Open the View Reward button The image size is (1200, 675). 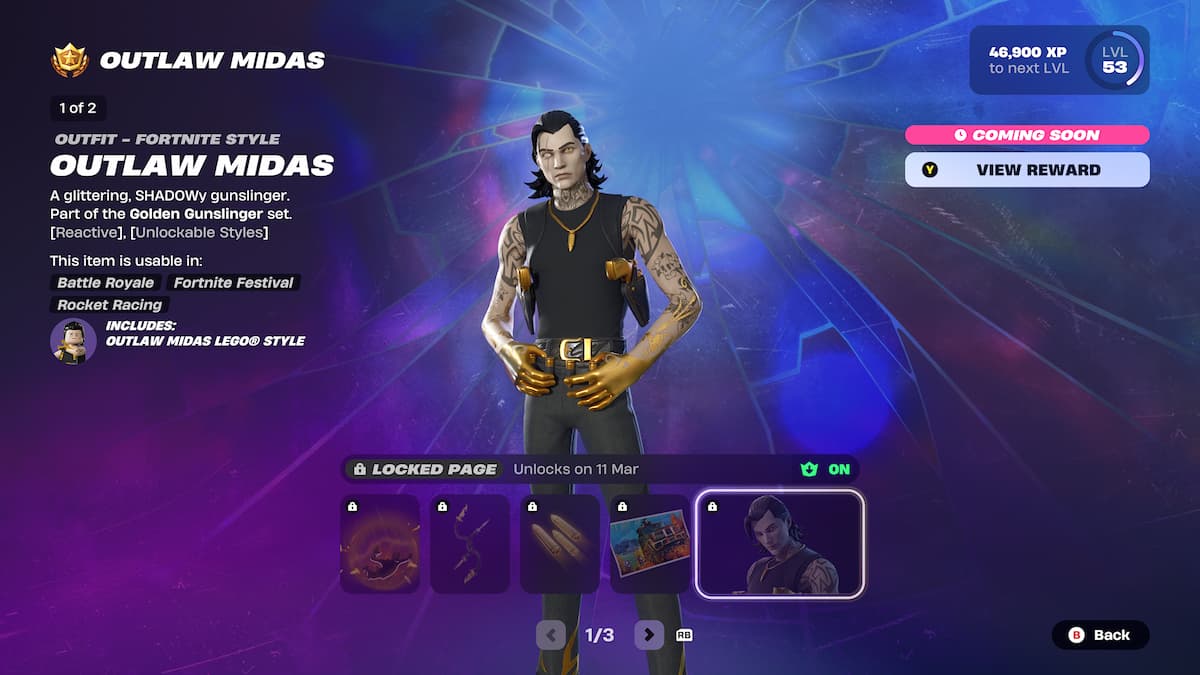[1027, 170]
